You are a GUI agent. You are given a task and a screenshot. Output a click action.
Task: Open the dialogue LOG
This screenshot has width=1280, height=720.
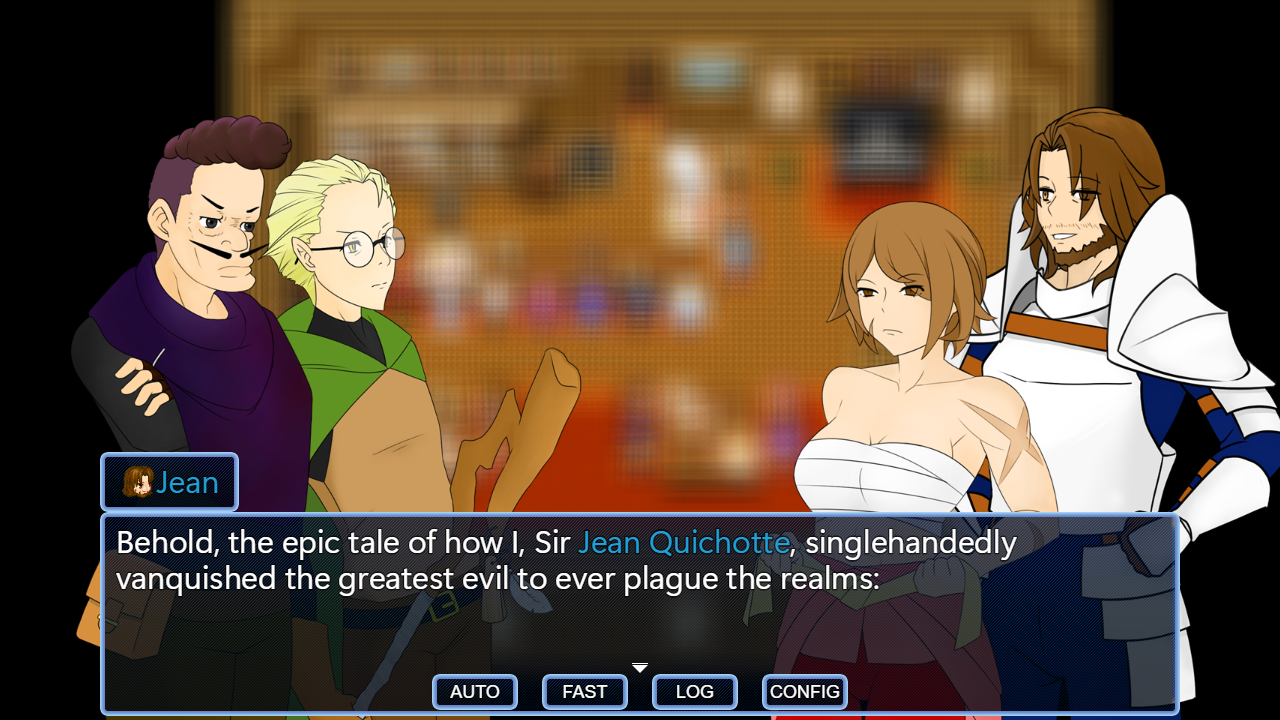[695, 692]
